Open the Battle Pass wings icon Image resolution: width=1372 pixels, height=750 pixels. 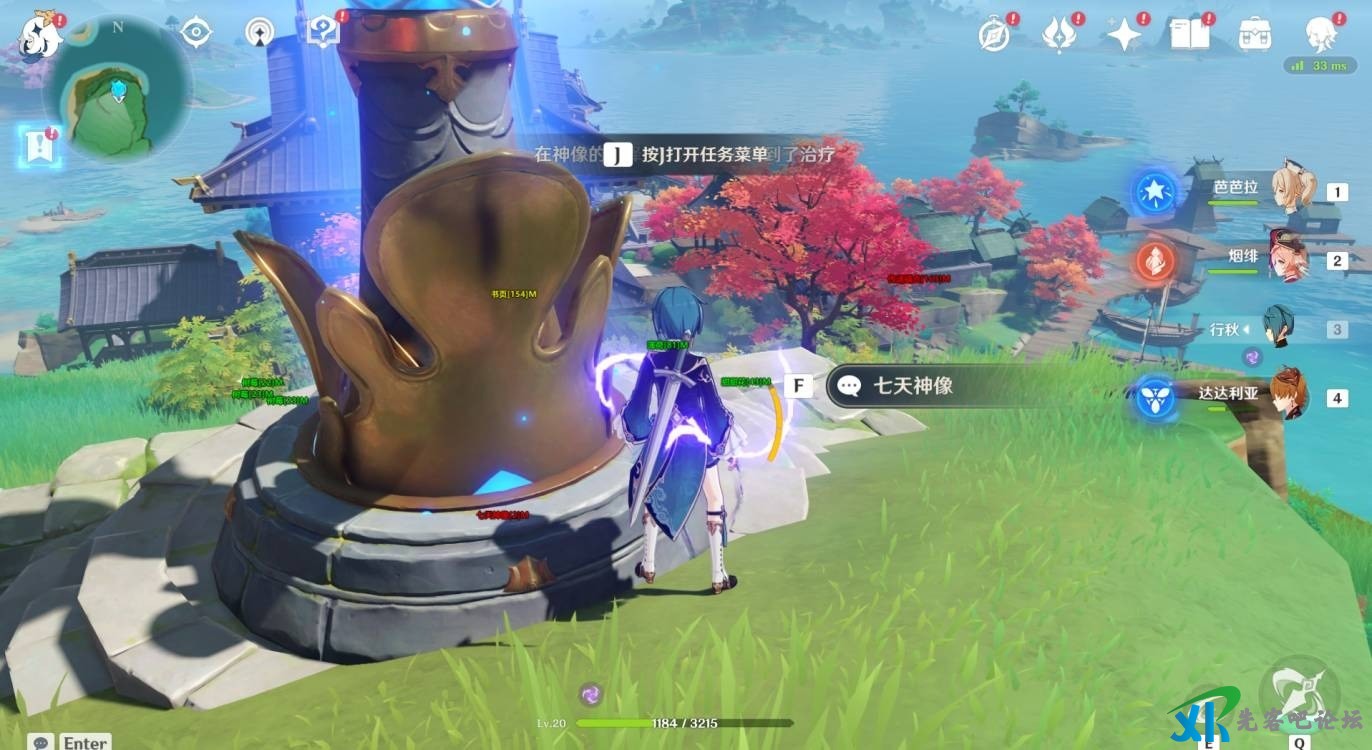pos(1059,31)
